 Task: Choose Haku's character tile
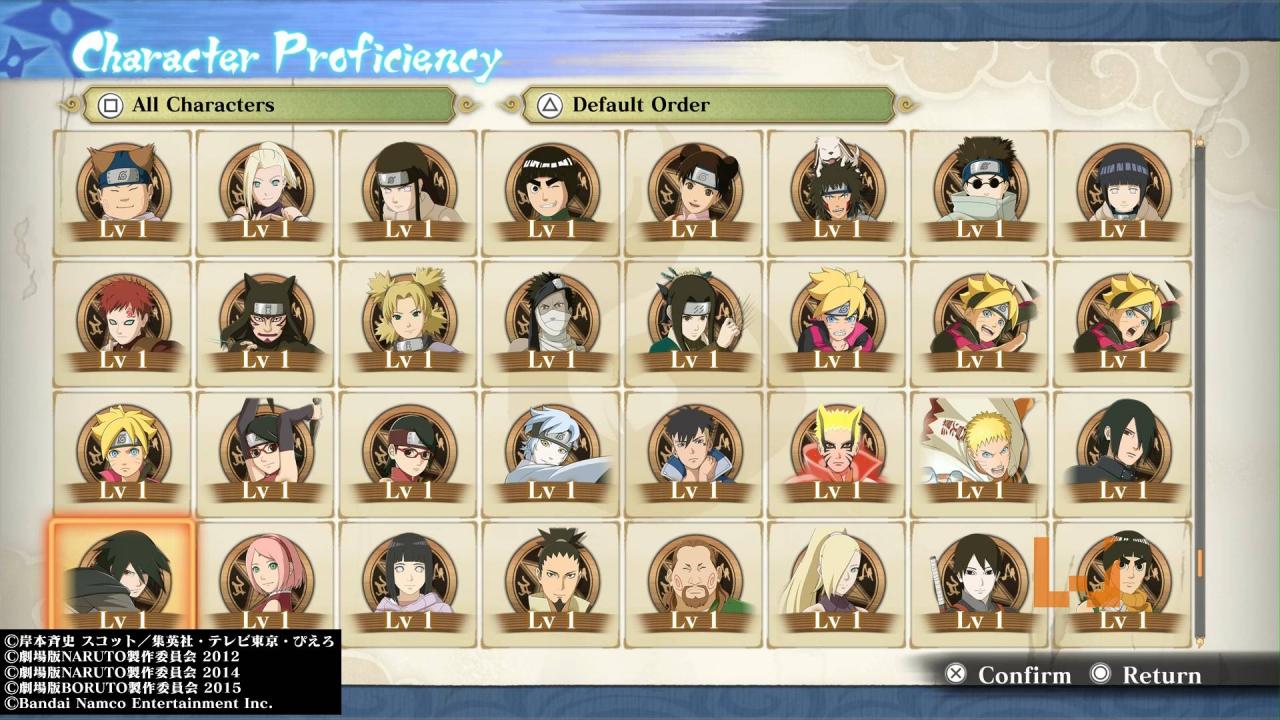[x=694, y=320]
